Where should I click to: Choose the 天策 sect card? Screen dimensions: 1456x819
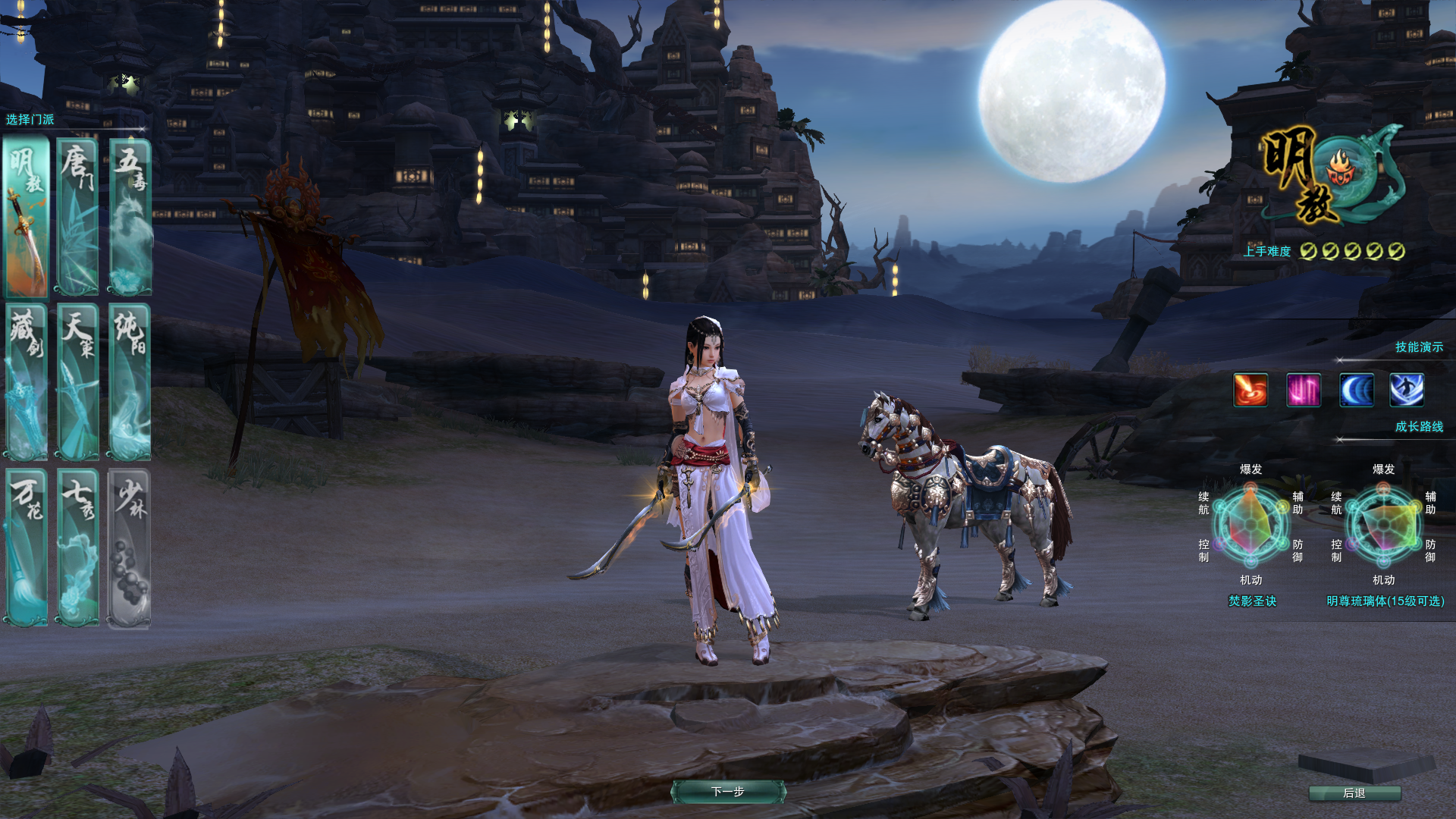tap(78, 381)
